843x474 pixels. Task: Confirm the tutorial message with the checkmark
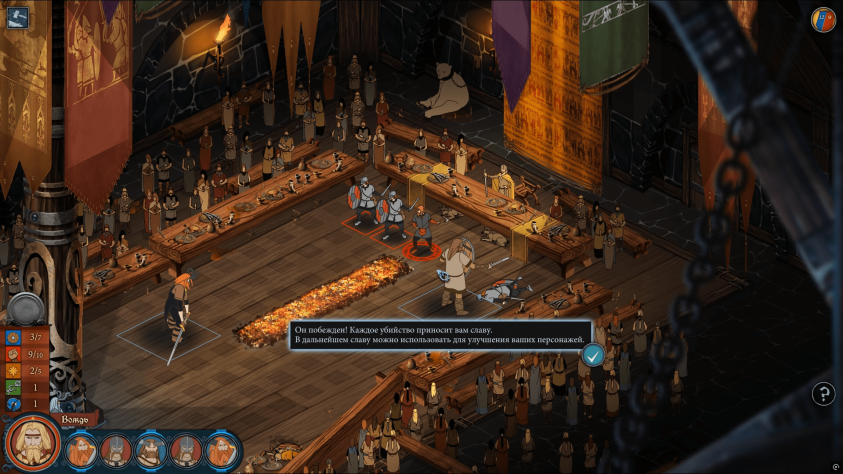(x=593, y=354)
